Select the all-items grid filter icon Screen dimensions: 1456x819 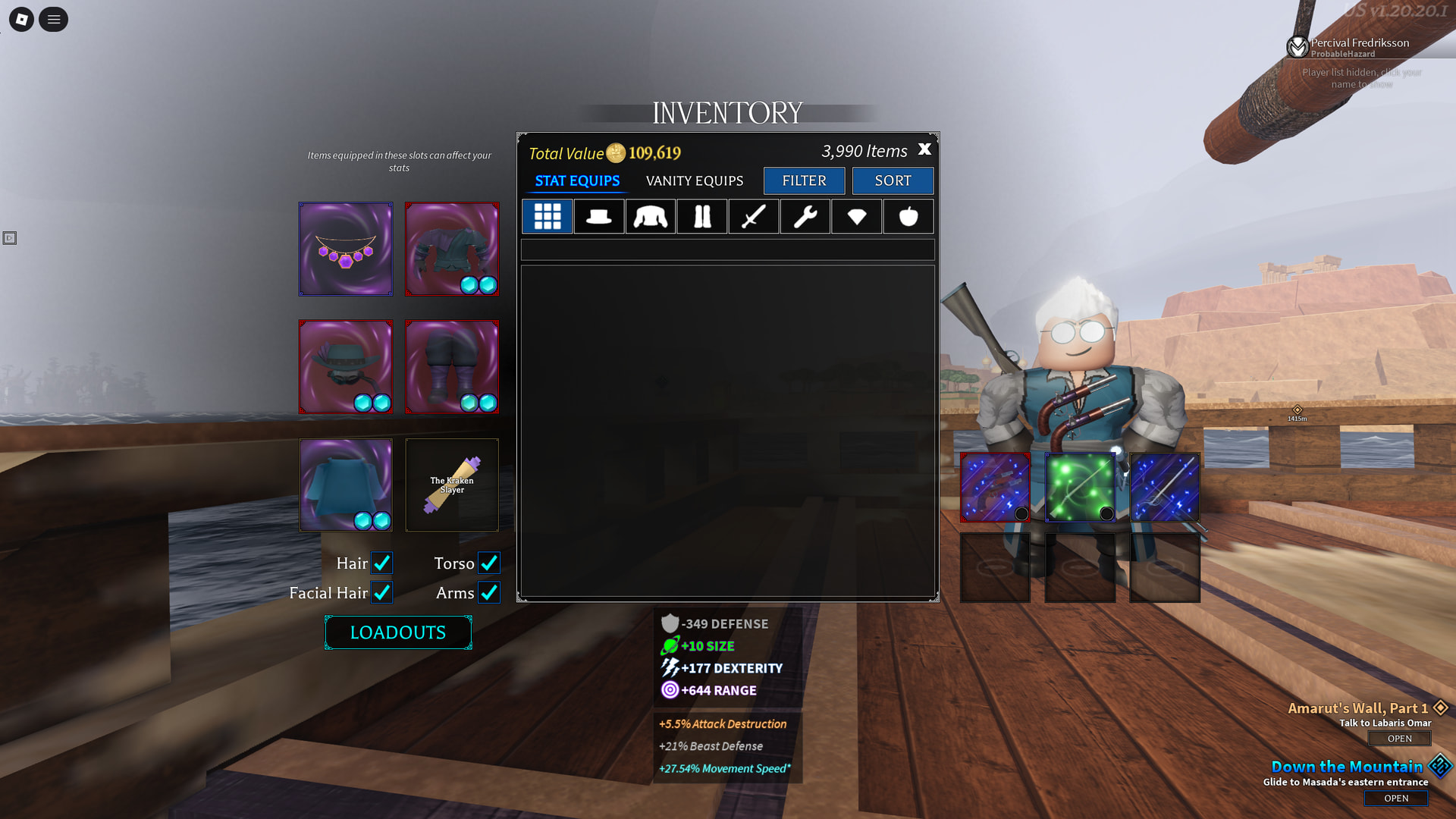[547, 216]
